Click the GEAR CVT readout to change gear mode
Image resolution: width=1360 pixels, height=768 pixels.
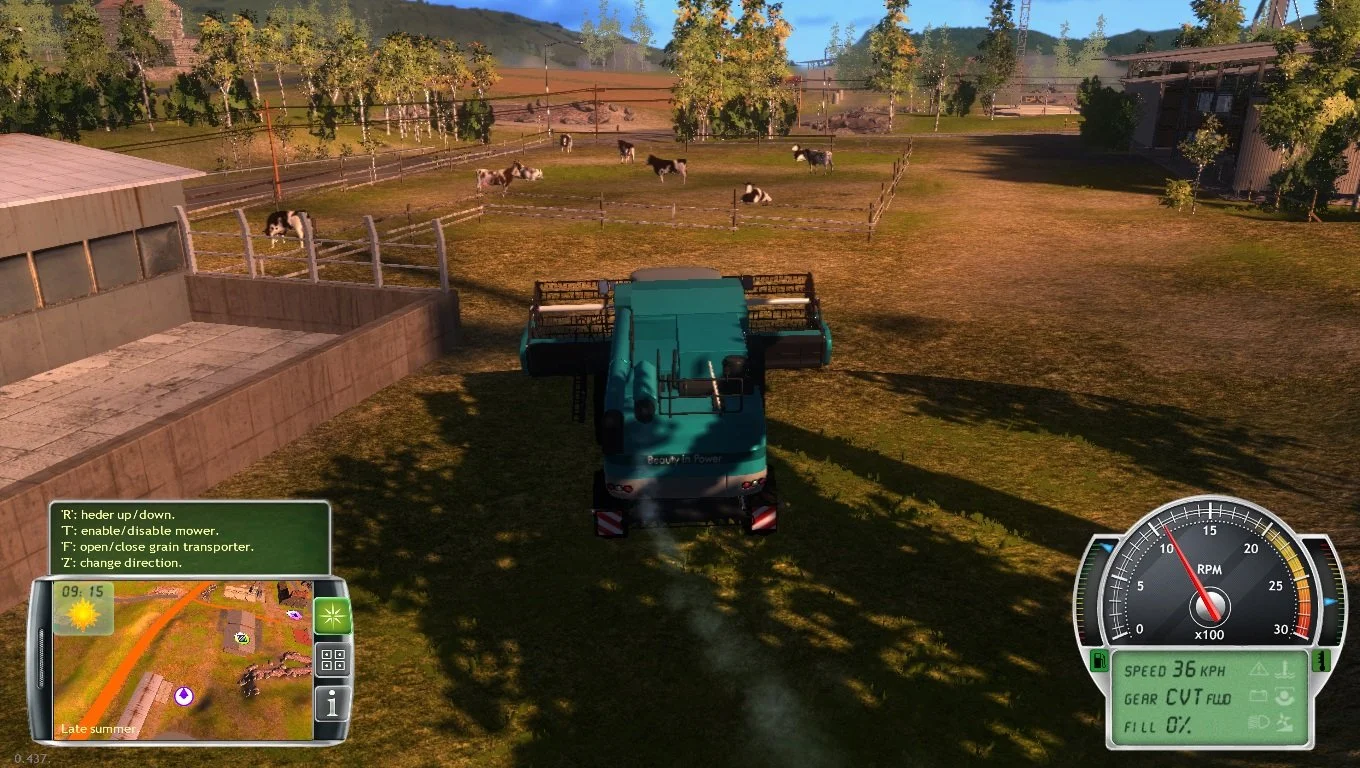coord(1177,697)
